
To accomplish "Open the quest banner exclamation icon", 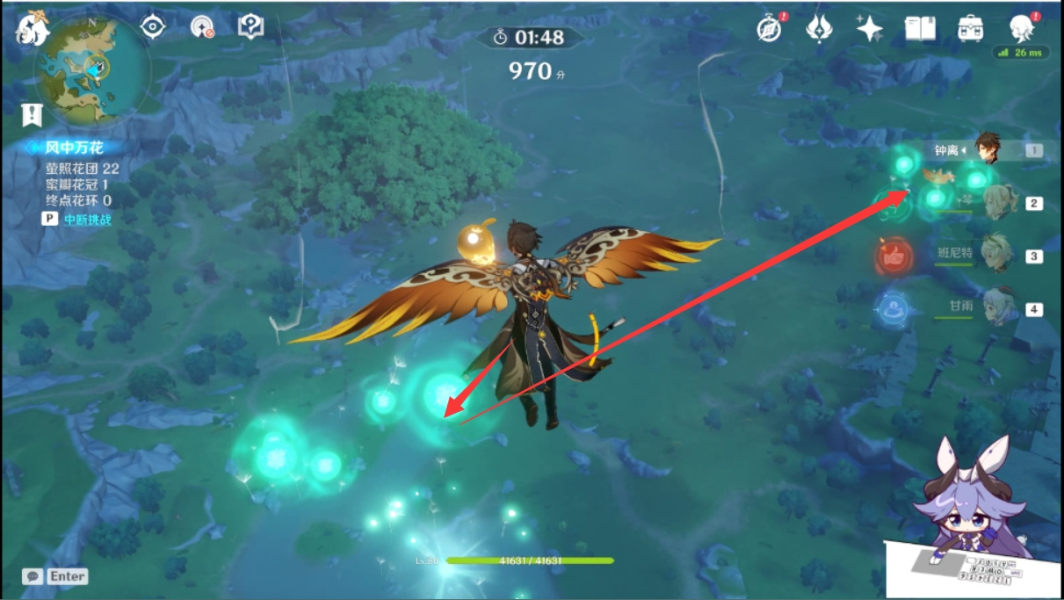I will pyautogui.click(x=33, y=114).
